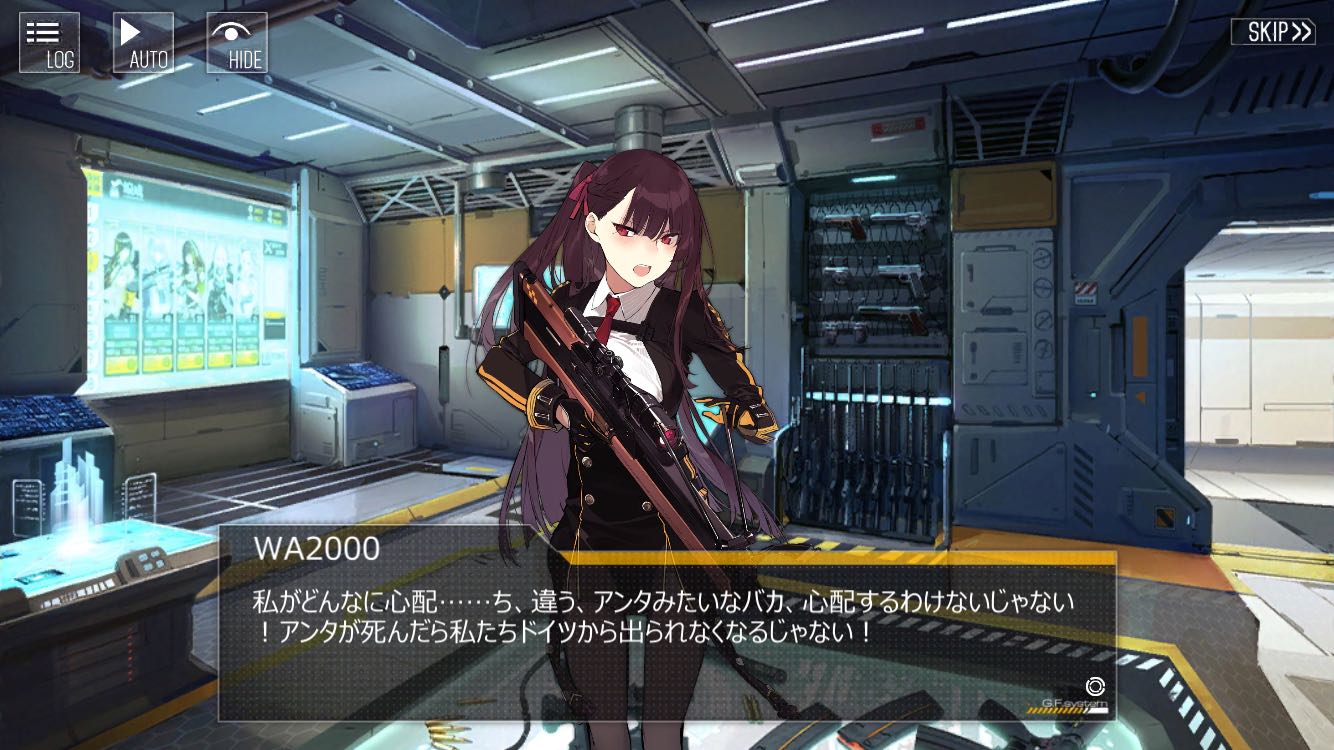Hide the dialogue interface with HIDE
This screenshot has width=1334, height=750.
coord(237,43)
